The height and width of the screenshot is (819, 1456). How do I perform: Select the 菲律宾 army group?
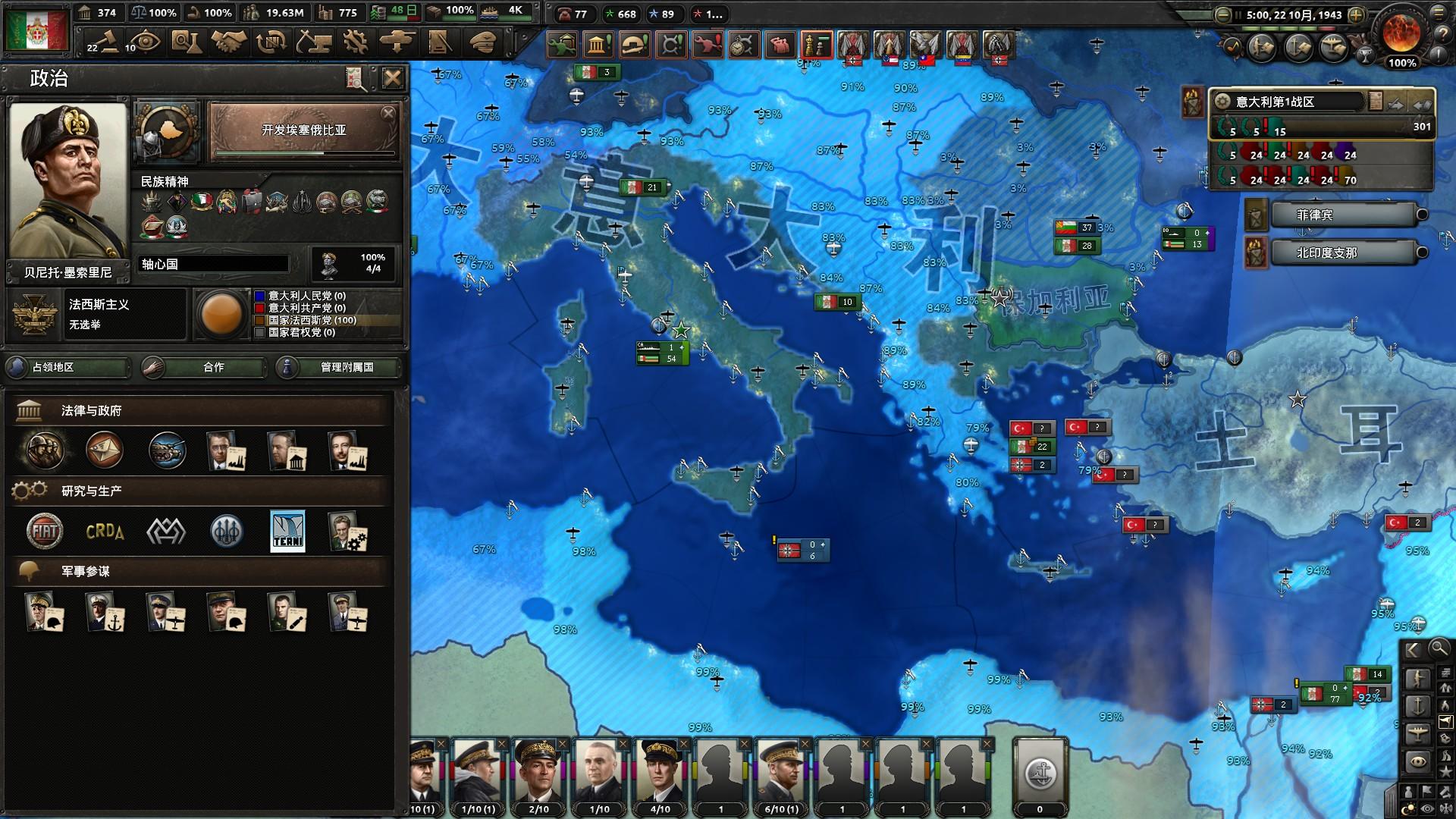(x=1342, y=215)
